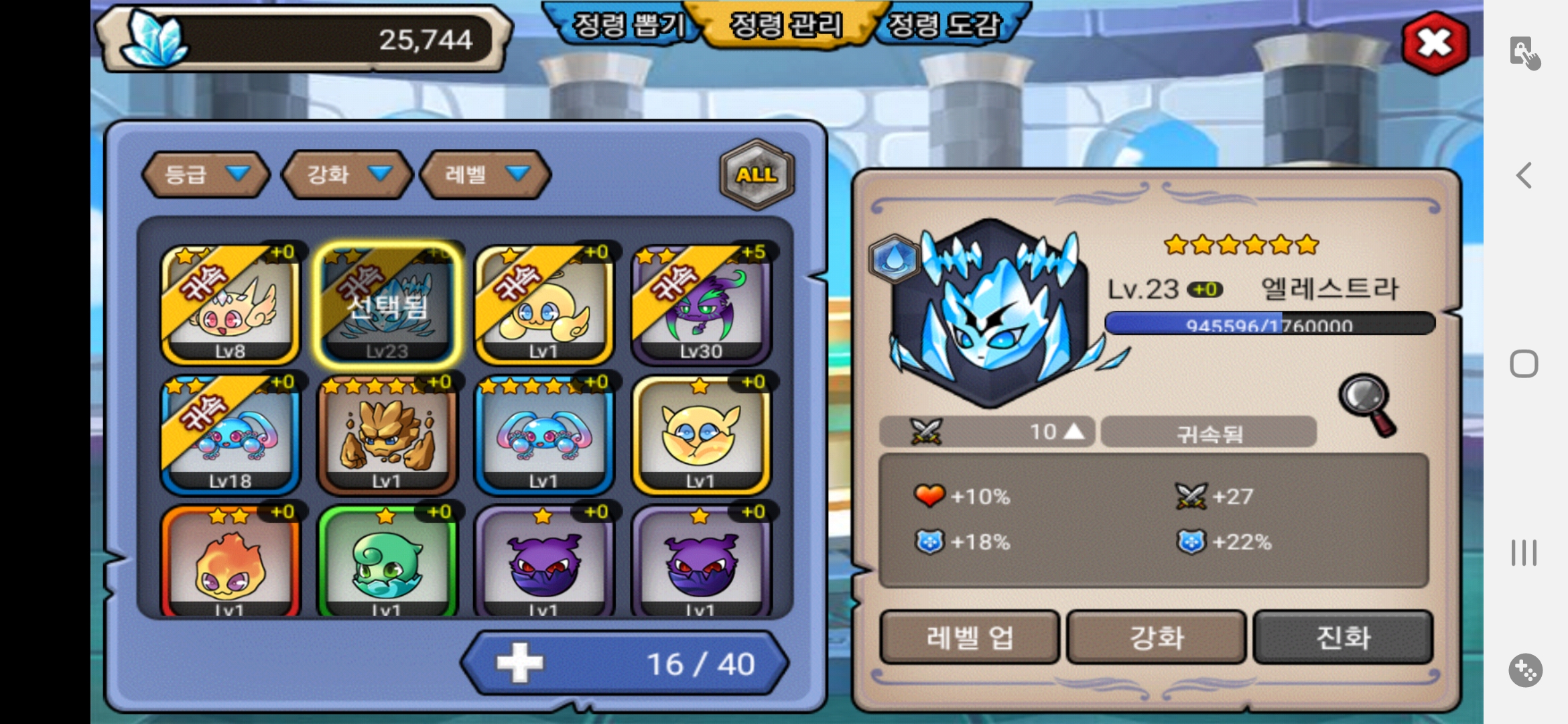The height and width of the screenshot is (724, 1568).
Task: Click the 진화 evolution button
Action: (1343, 637)
